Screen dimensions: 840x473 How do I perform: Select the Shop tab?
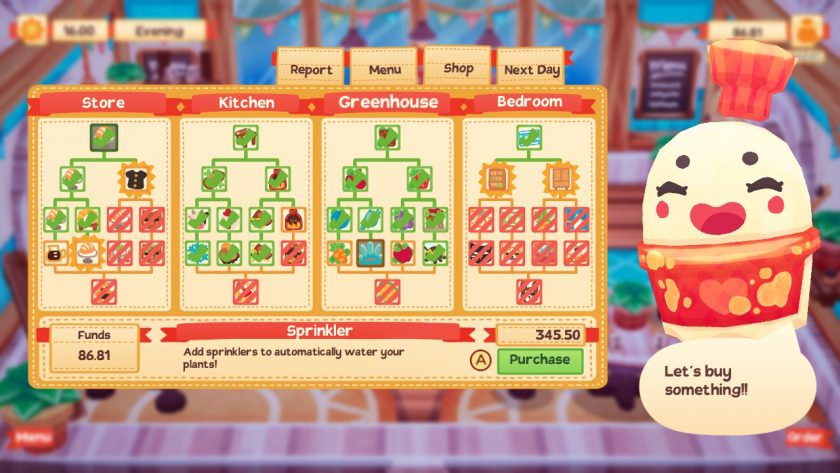pyautogui.click(x=458, y=68)
